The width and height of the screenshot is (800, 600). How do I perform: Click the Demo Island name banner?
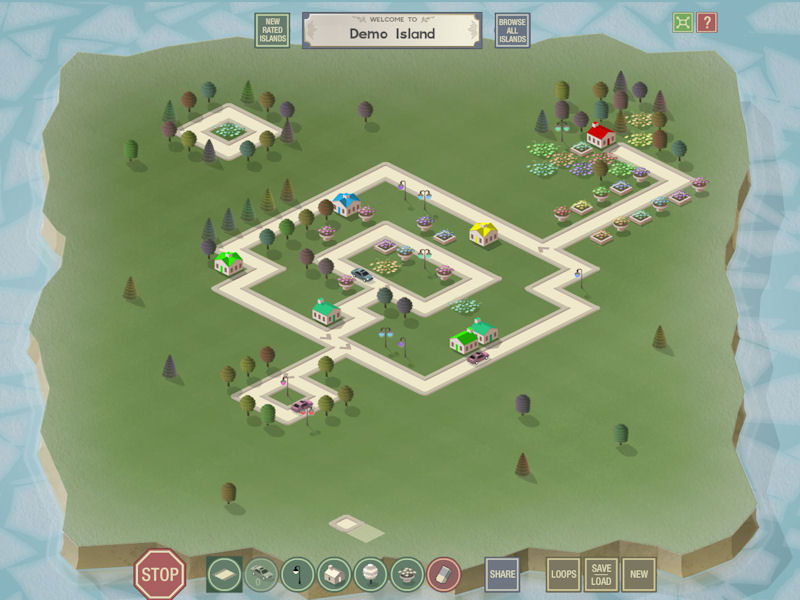tap(392, 30)
